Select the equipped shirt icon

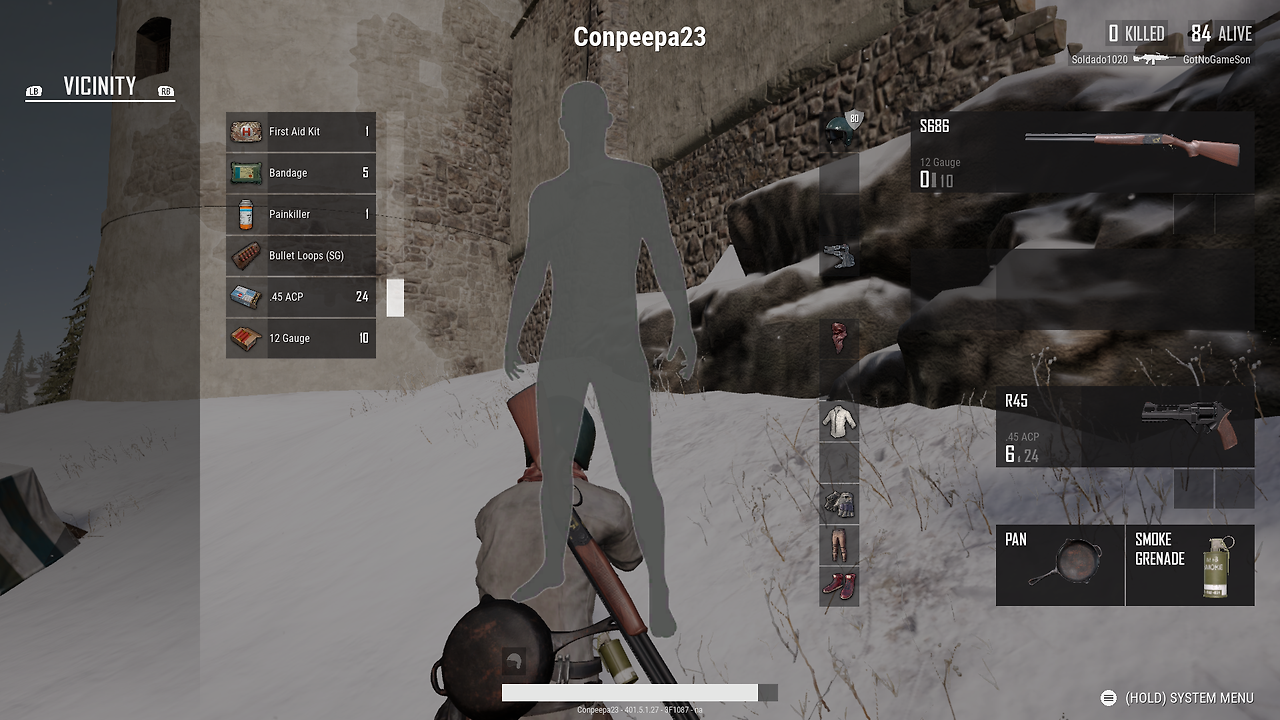(x=838, y=420)
